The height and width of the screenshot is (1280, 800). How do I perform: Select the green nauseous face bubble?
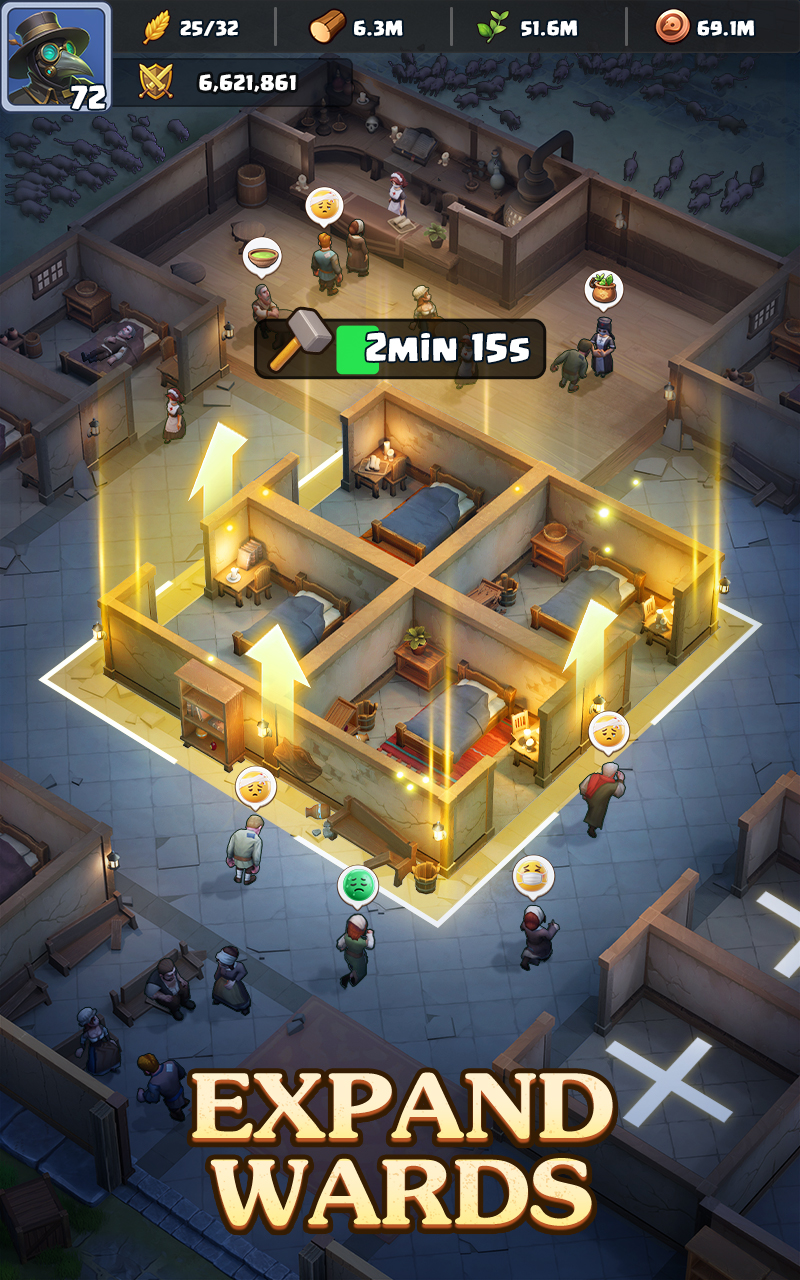click(x=357, y=884)
